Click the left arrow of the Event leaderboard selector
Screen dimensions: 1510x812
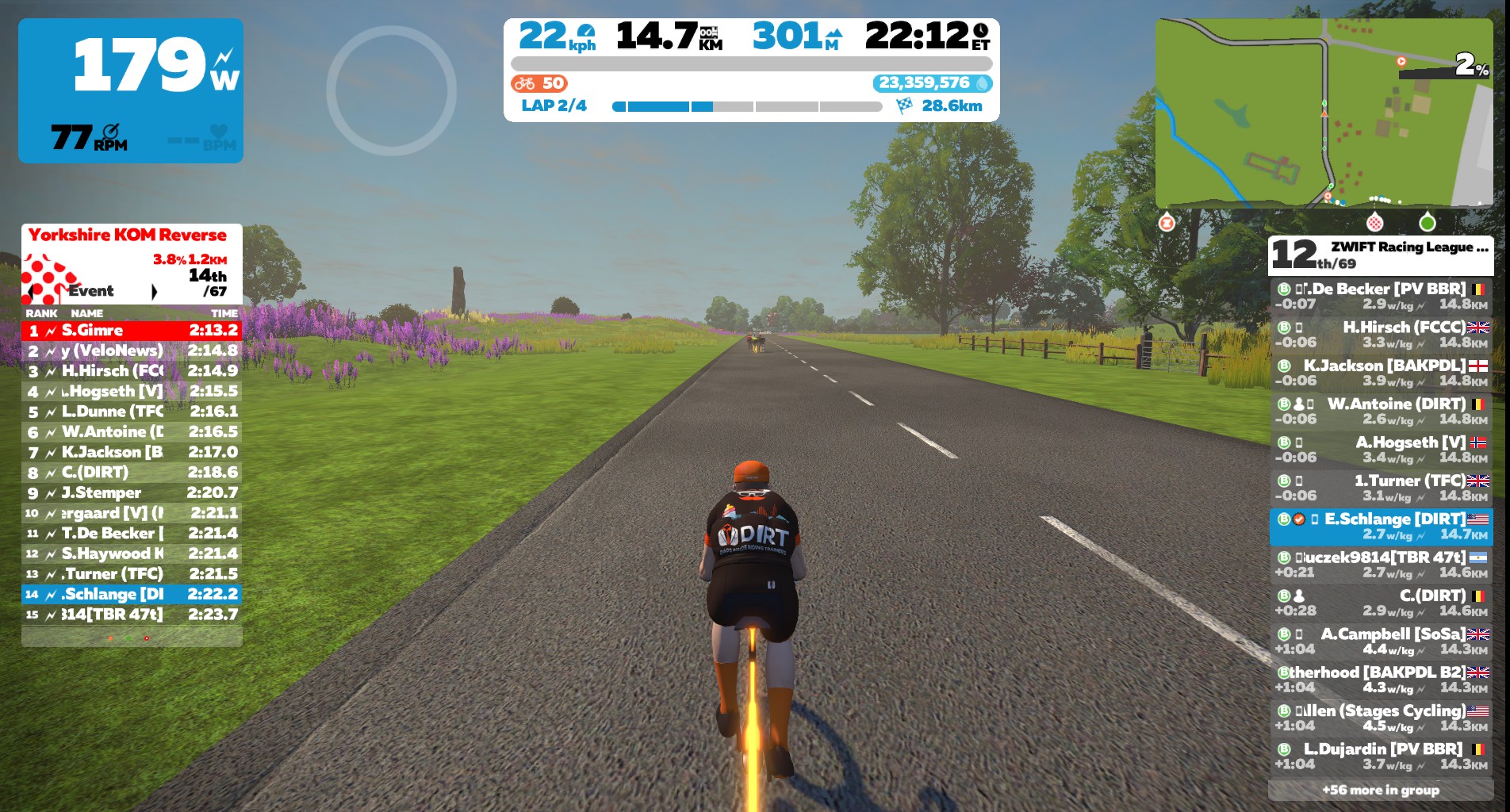pyautogui.click(x=32, y=292)
